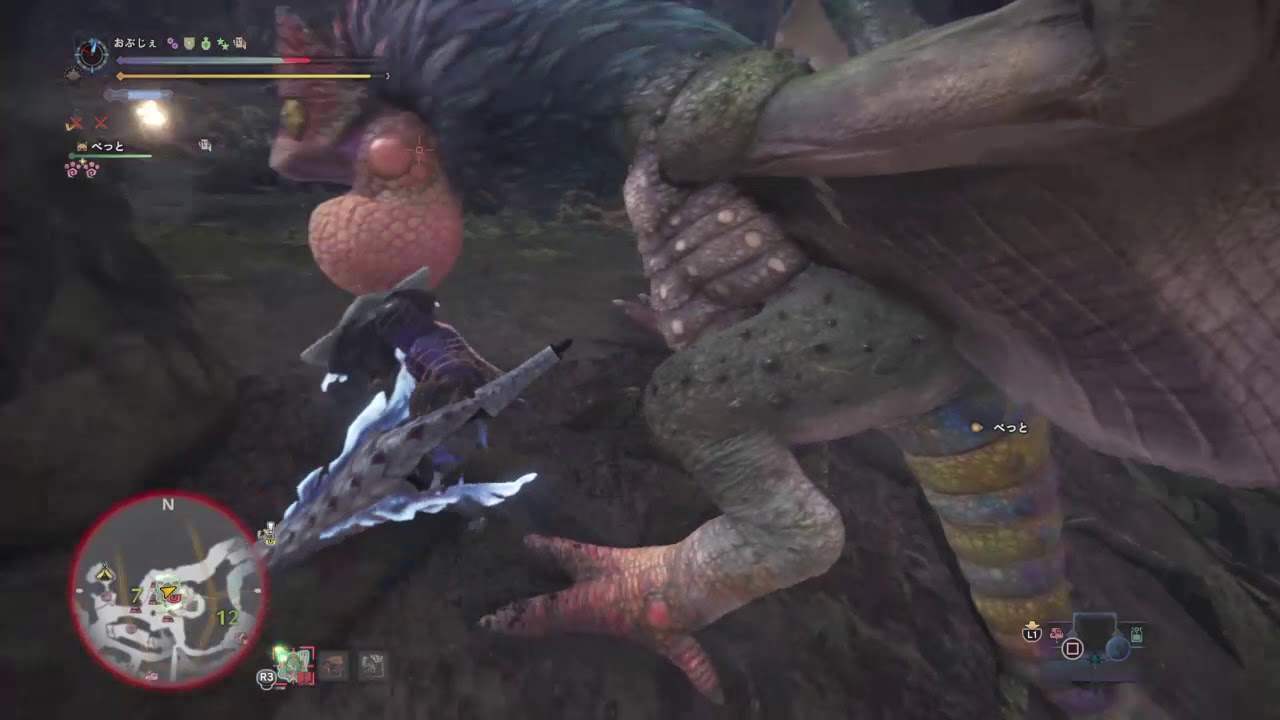Image resolution: width=1280 pixels, height=720 pixels.
Task: Select the meat item slot in the bar
Action: [x=334, y=666]
